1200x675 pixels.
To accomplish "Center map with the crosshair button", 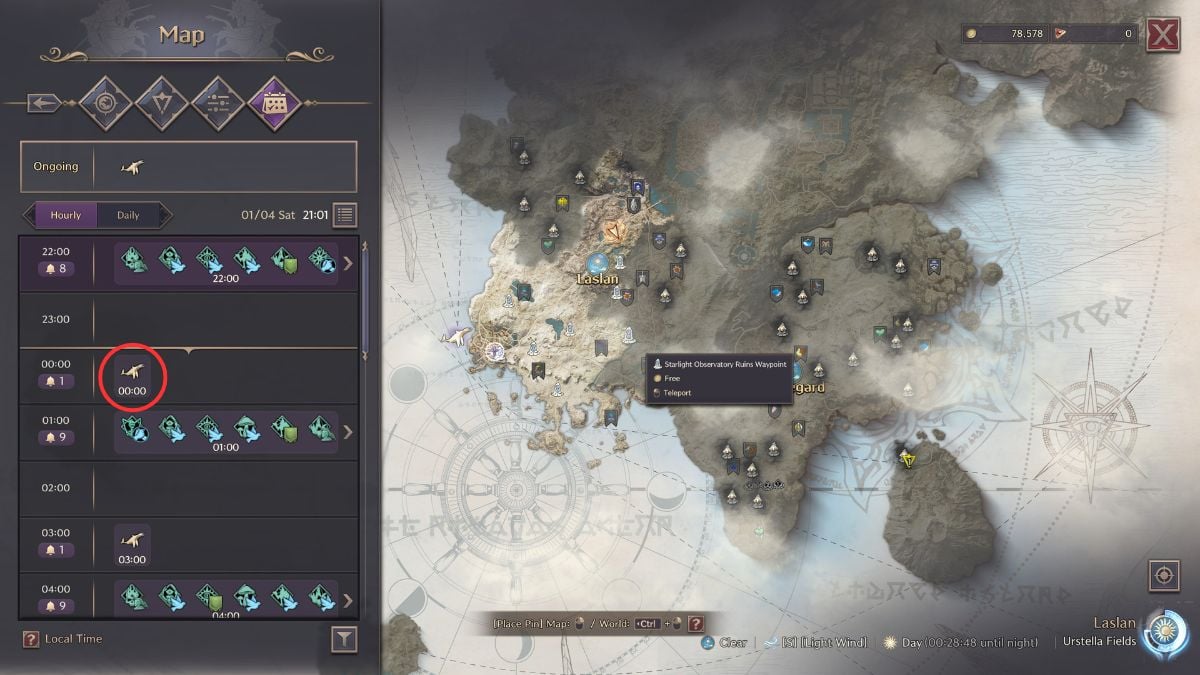I will 1162,575.
